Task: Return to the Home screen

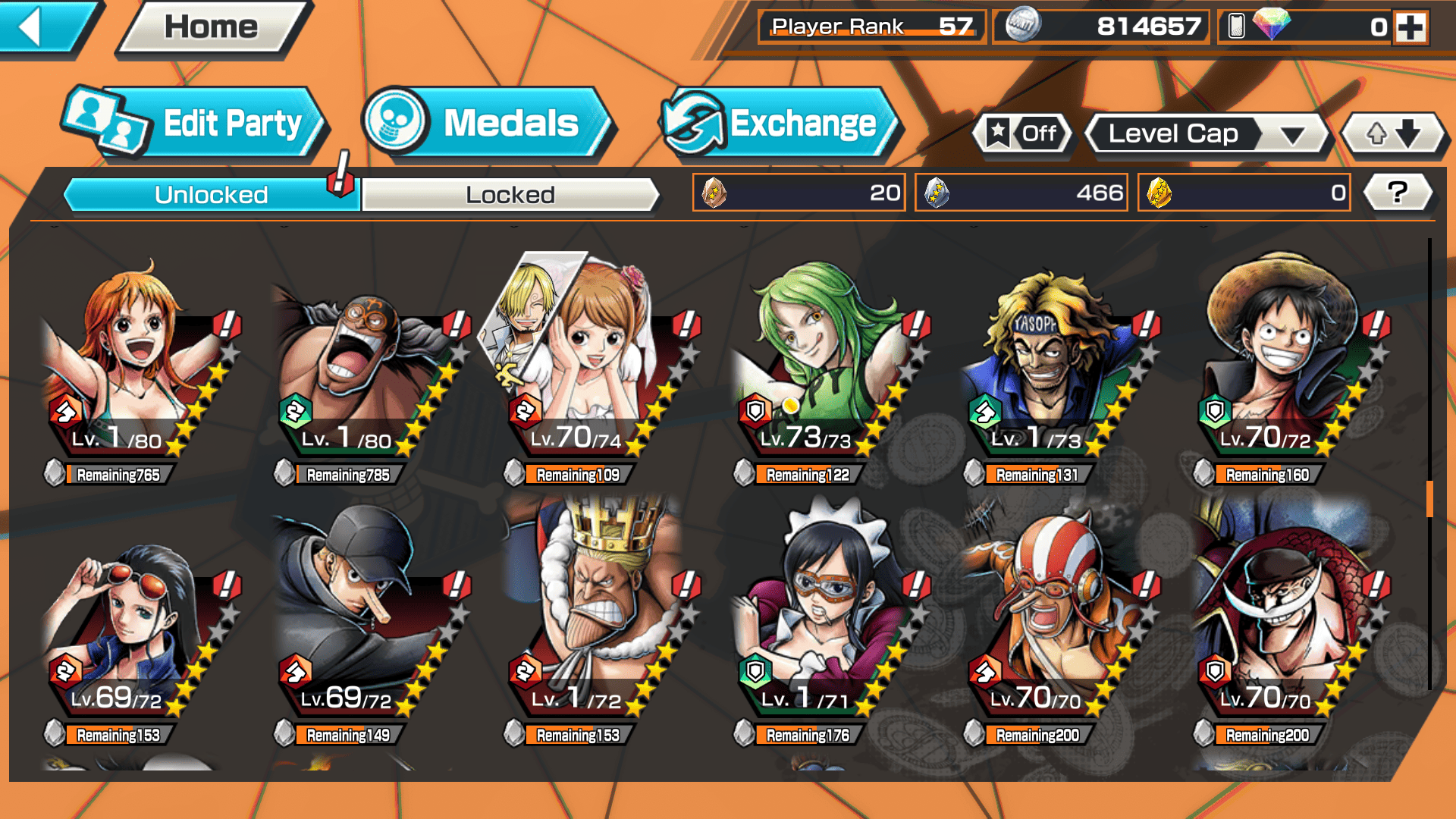Action: point(211,28)
